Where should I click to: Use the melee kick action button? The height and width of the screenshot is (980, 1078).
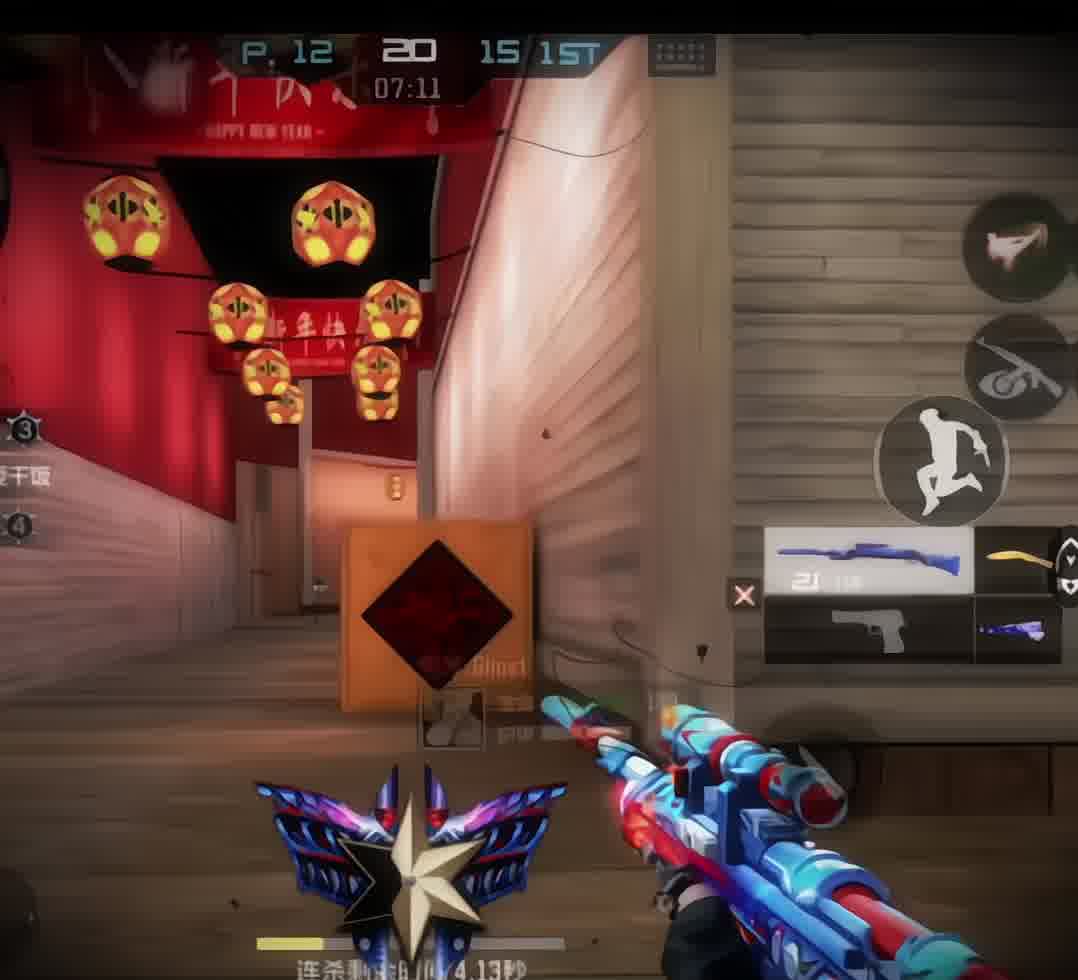click(x=1016, y=247)
